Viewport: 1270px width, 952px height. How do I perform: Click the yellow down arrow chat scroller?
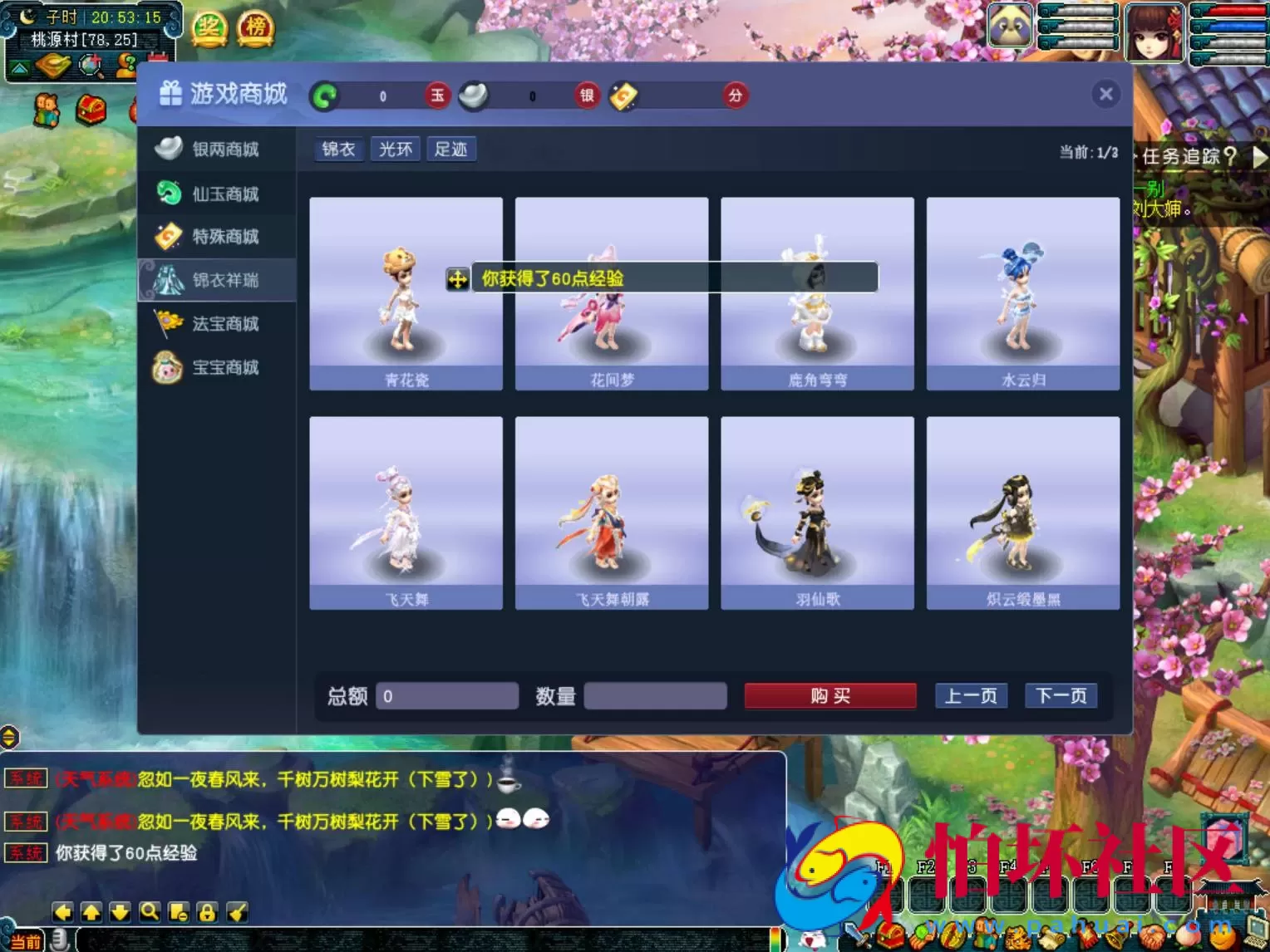click(x=121, y=910)
